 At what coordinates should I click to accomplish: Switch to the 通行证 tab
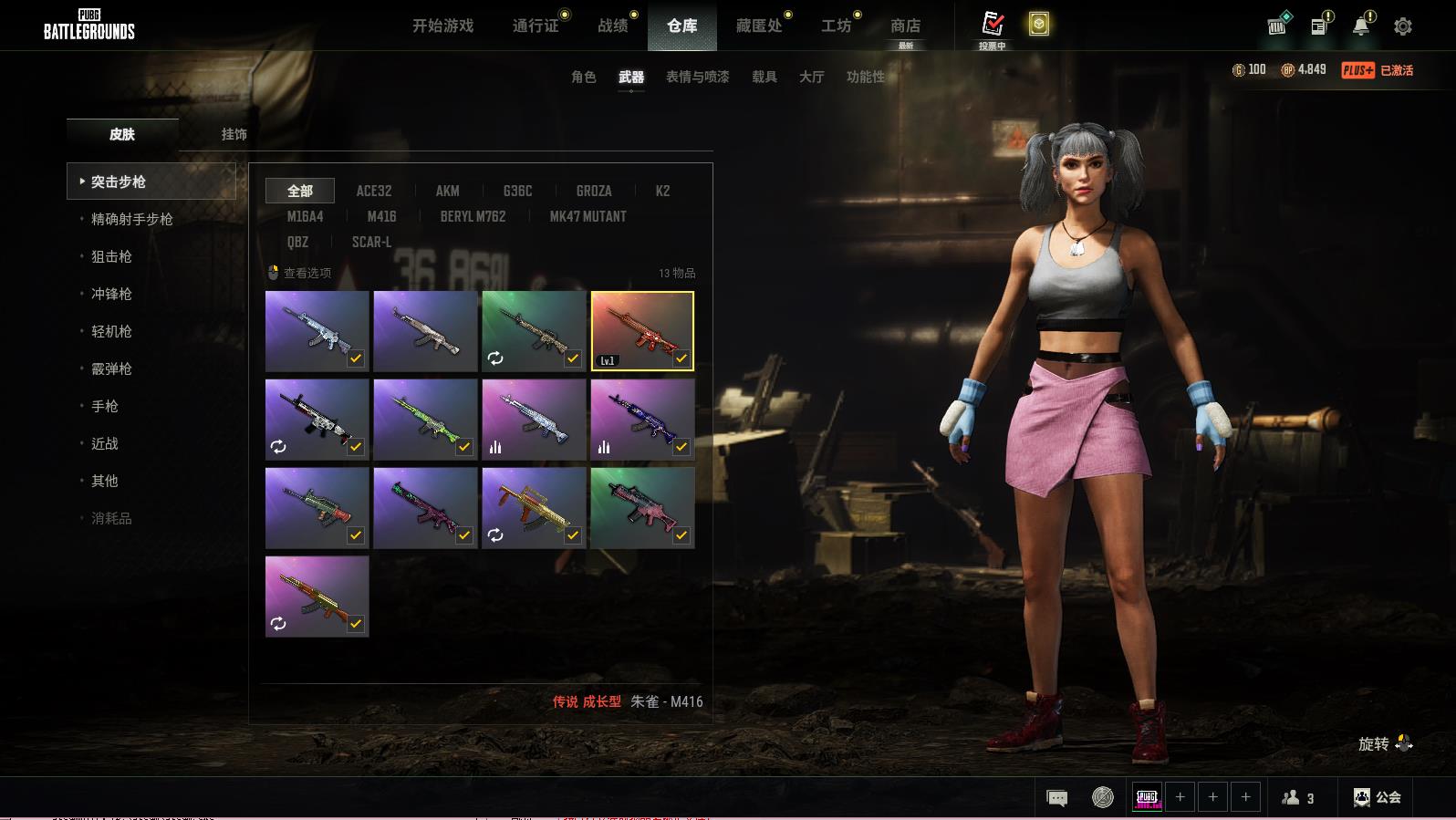pyautogui.click(x=536, y=26)
